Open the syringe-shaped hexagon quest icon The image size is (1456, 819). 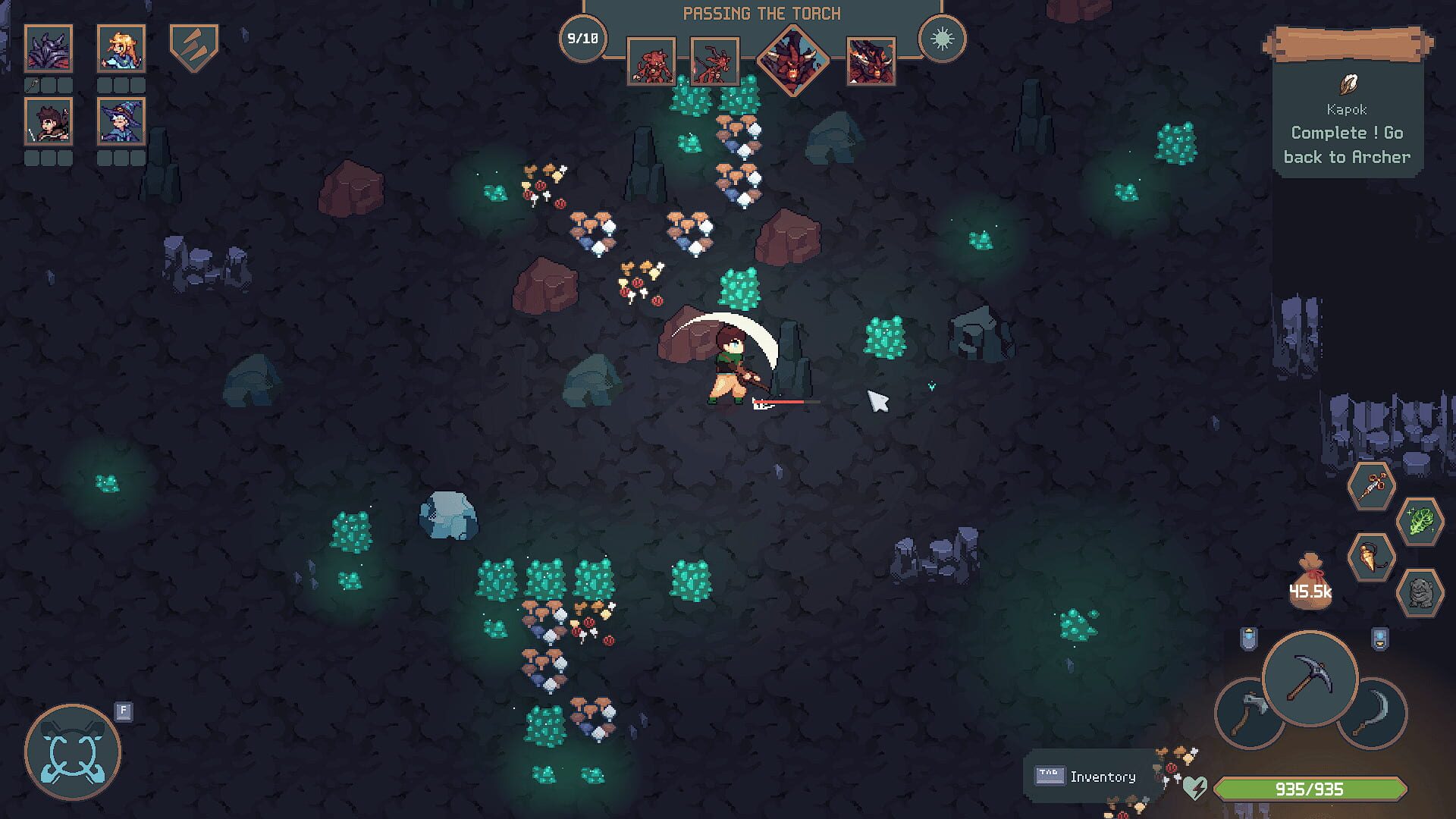point(1372,484)
